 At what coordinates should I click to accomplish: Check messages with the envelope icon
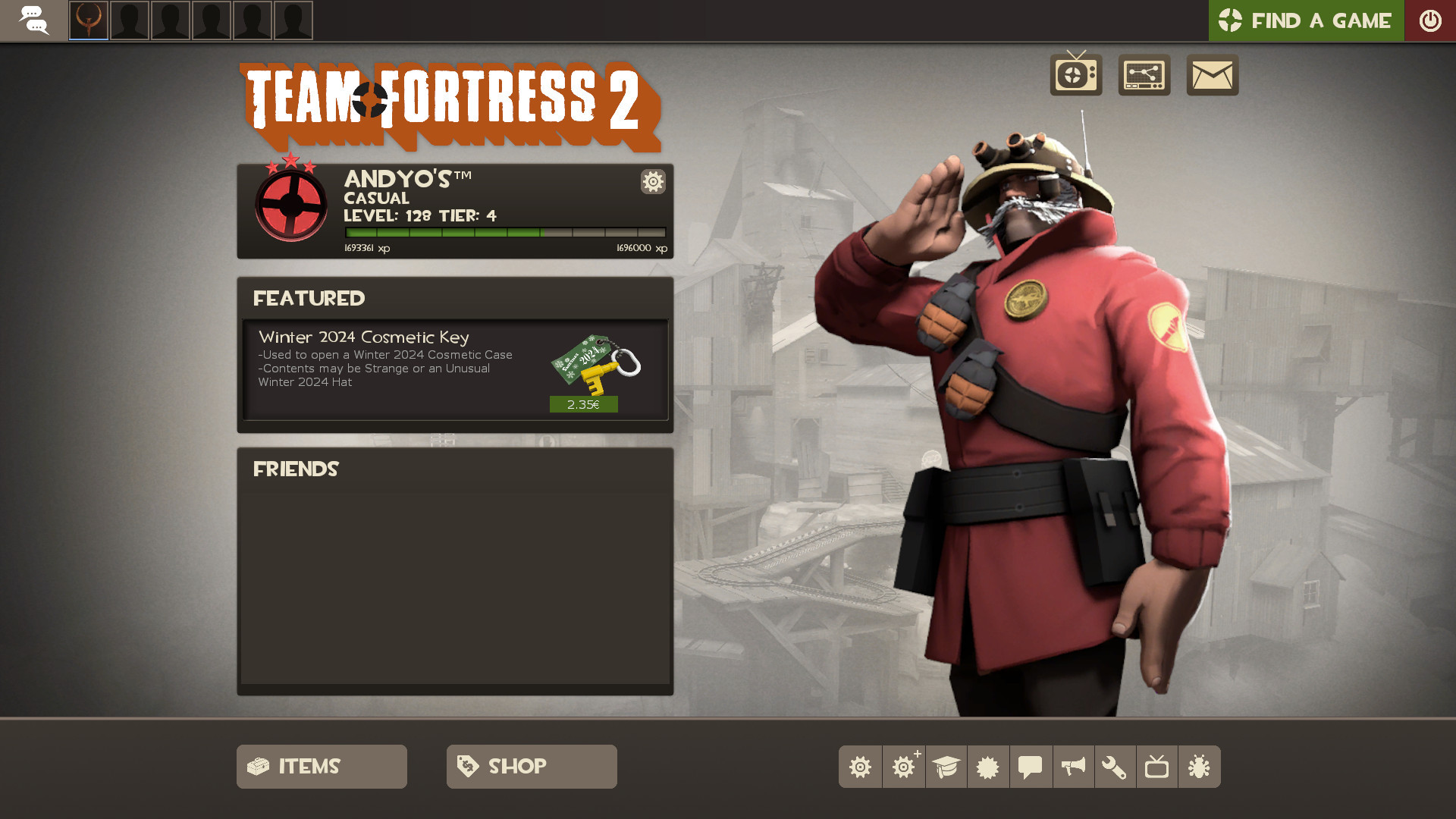1211,75
